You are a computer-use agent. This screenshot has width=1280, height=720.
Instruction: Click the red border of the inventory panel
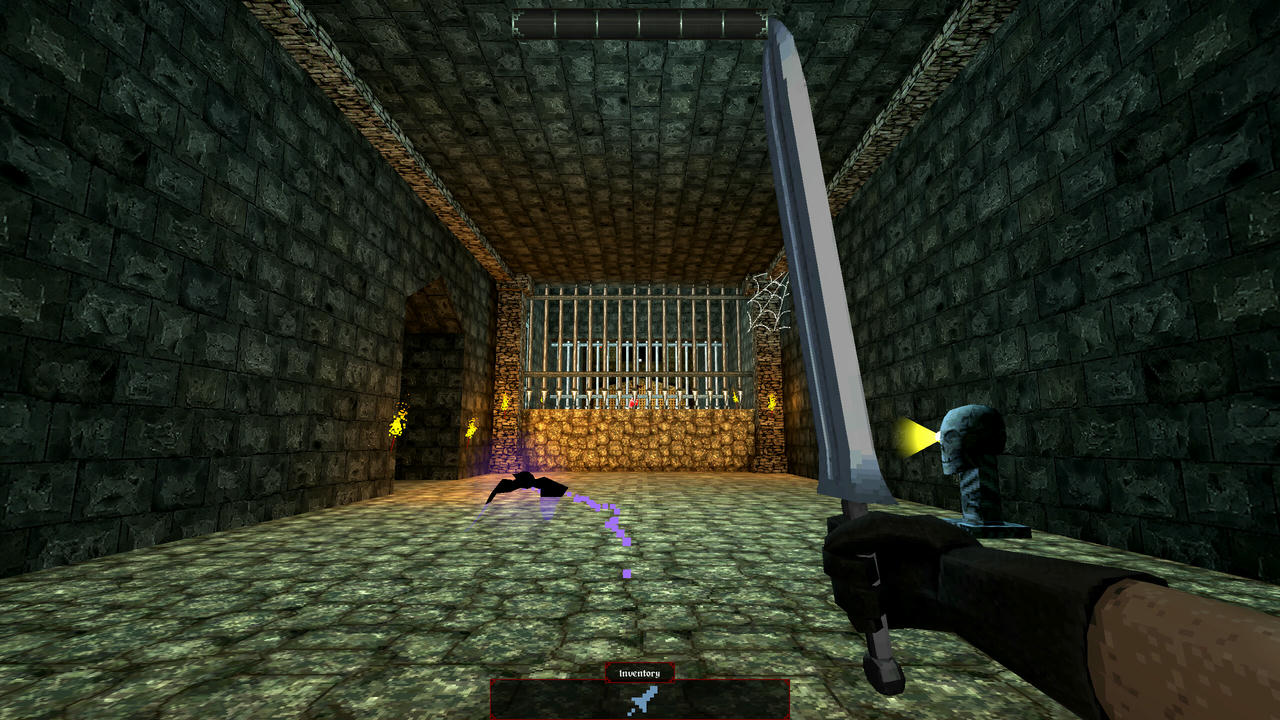pyautogui.click(x=492, y=697)
